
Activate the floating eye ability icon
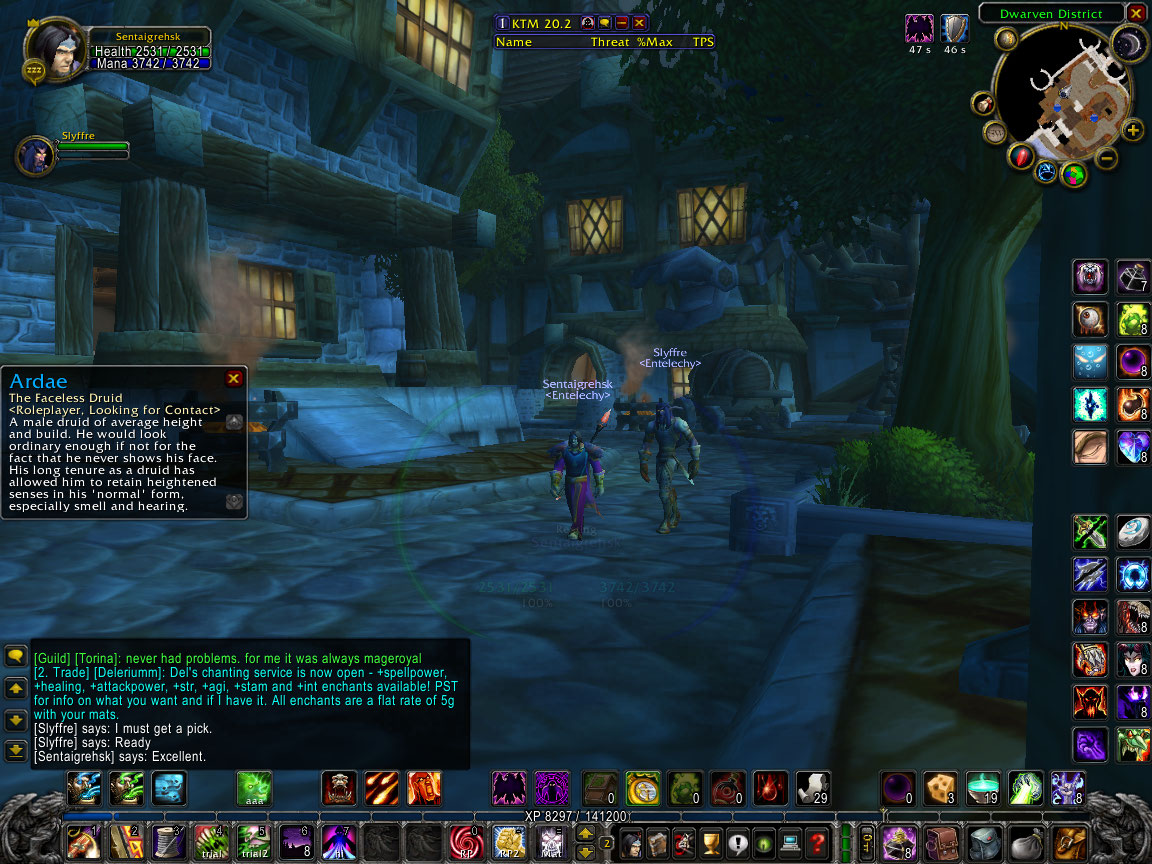(1090, 319)
